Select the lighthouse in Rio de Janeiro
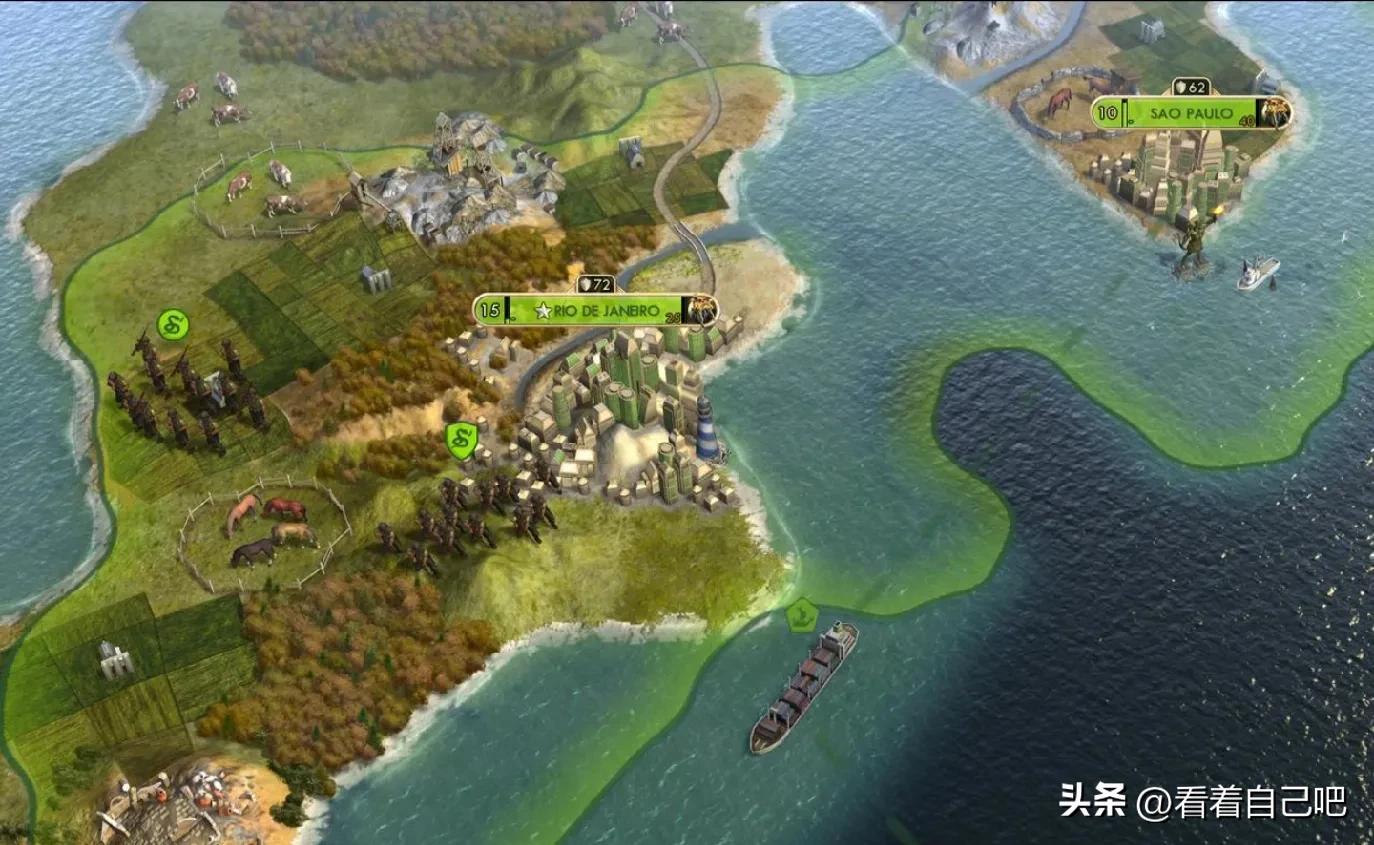 [709, 430]
